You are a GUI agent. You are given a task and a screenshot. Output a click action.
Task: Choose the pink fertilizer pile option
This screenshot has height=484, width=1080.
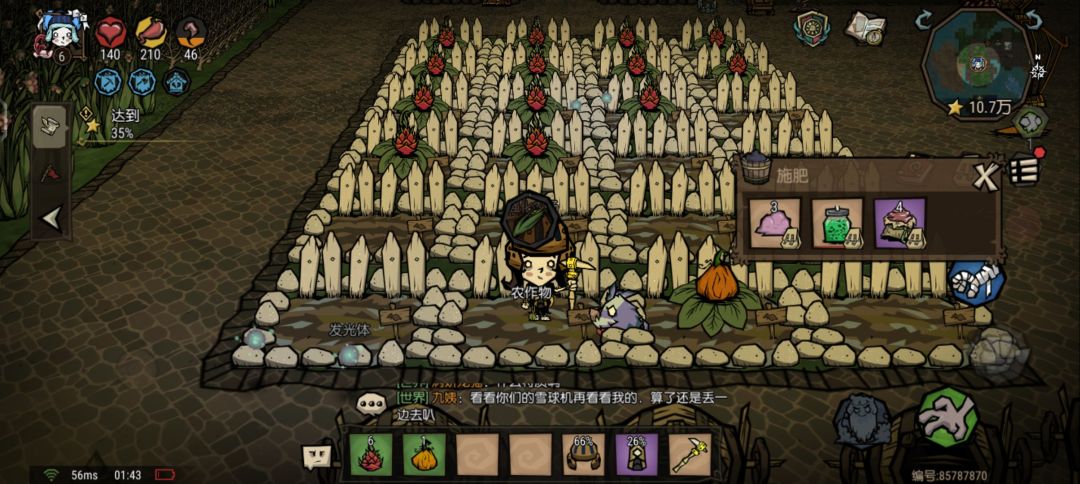pyautogui.click(x=775, y=223)
